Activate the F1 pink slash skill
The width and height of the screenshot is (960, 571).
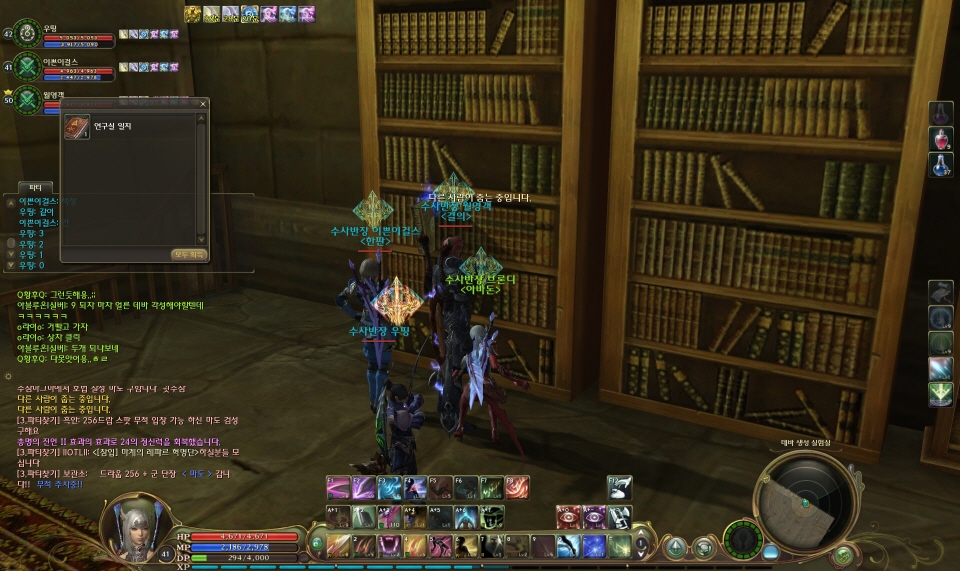[338, 487]
